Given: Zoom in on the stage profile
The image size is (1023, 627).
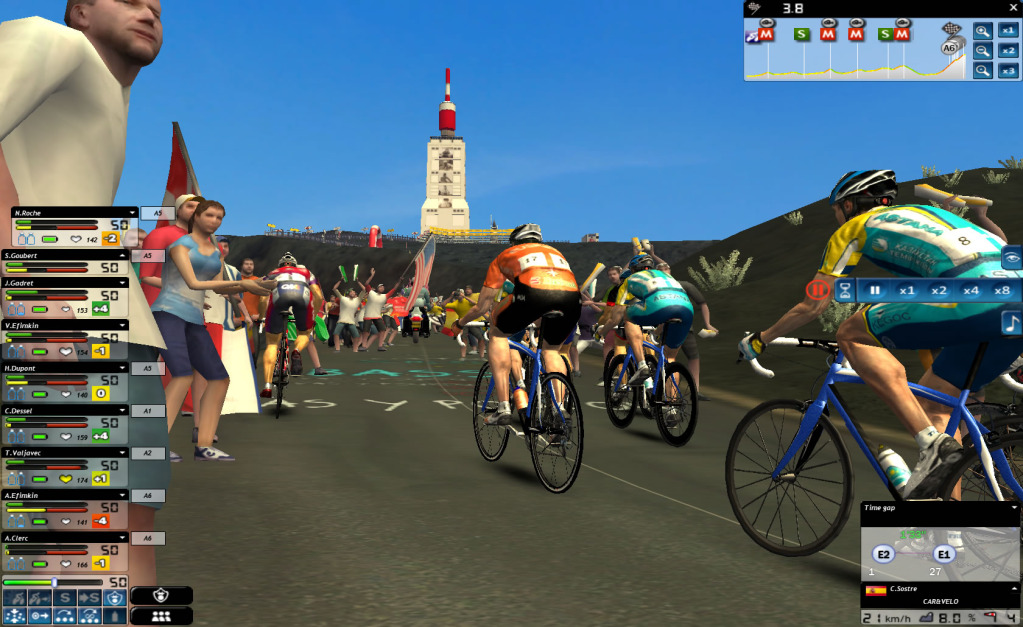Looking at the screenshot, I should pyautogui.click(x=983, y=31).
